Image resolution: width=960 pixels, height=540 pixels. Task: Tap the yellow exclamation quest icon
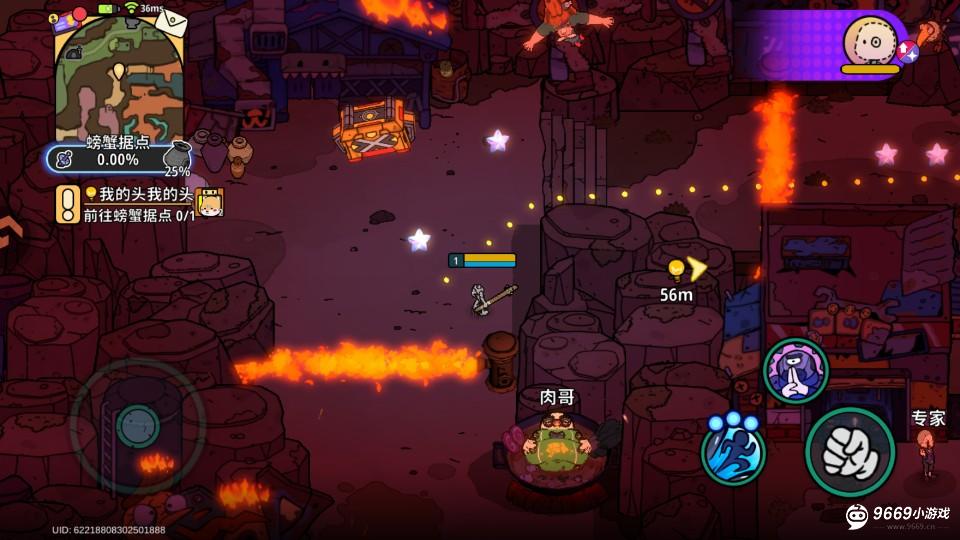(x=68, y=204)
